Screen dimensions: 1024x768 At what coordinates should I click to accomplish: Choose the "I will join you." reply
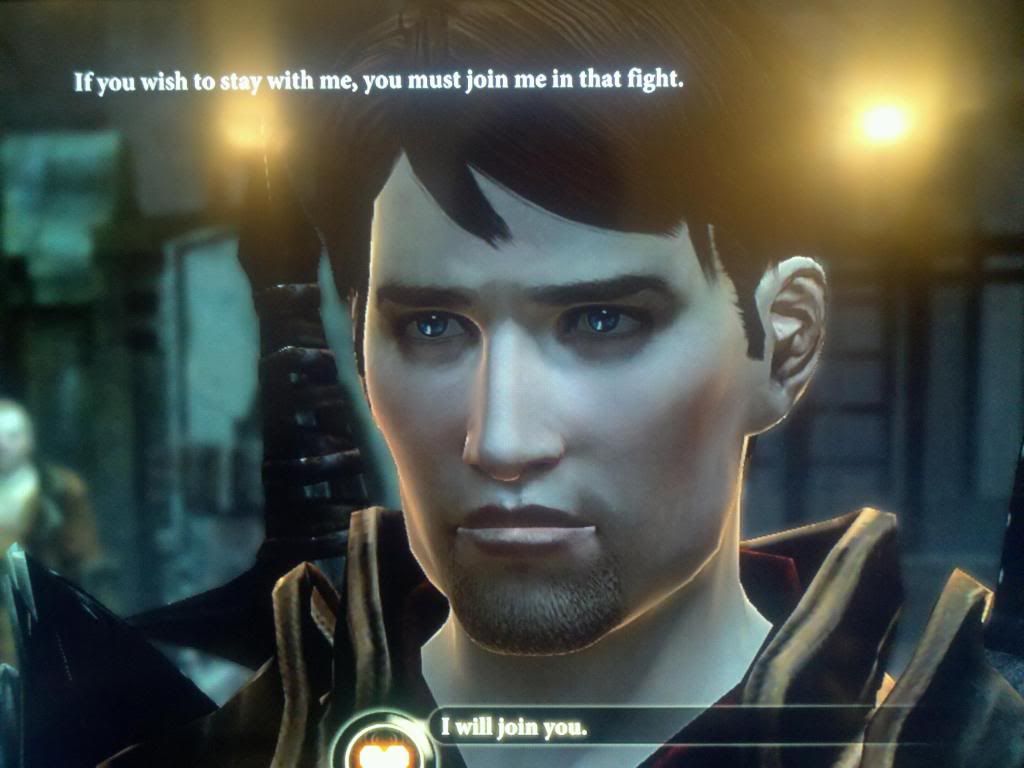514,727
